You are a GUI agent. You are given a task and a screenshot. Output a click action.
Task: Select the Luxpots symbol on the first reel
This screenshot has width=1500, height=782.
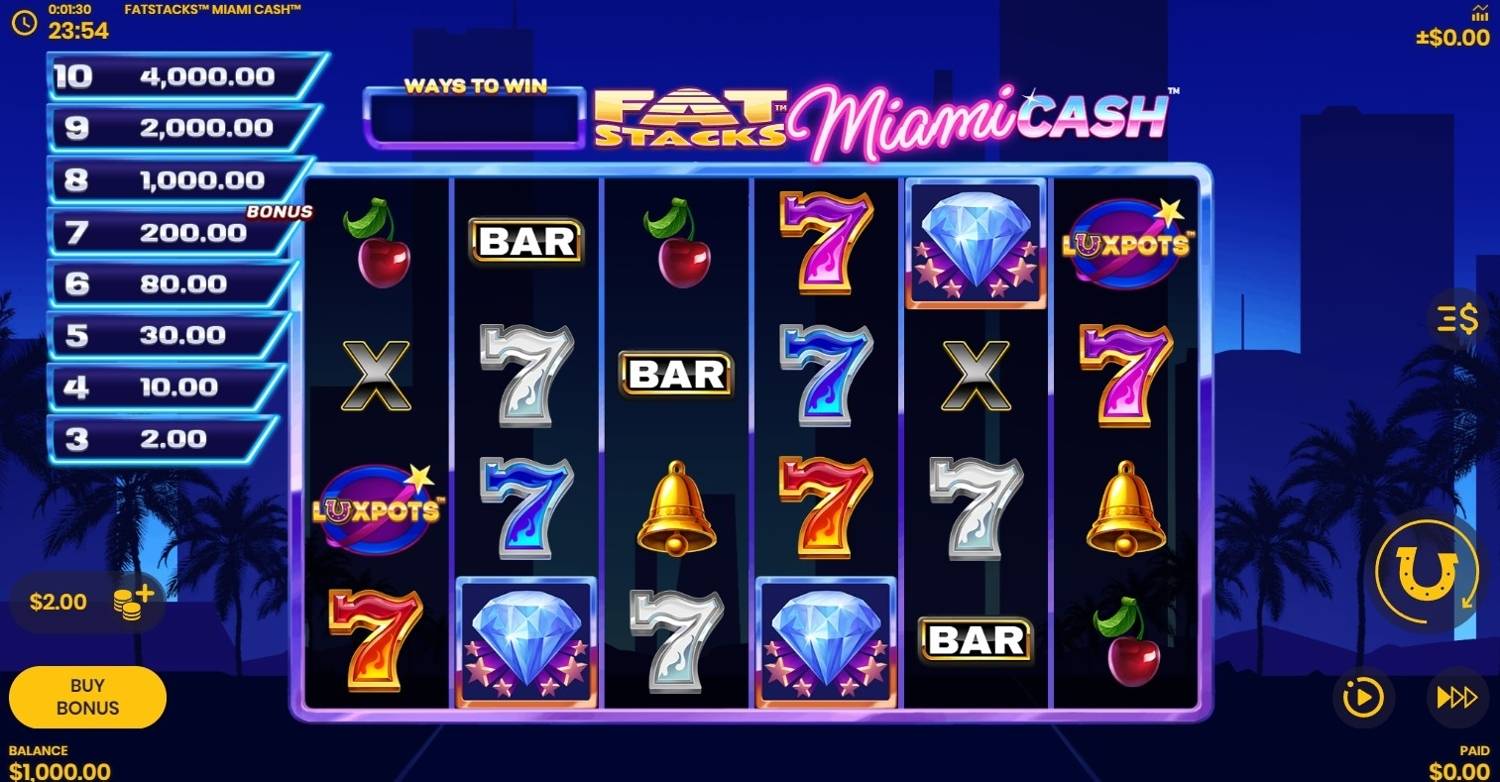tap(375, 508)
